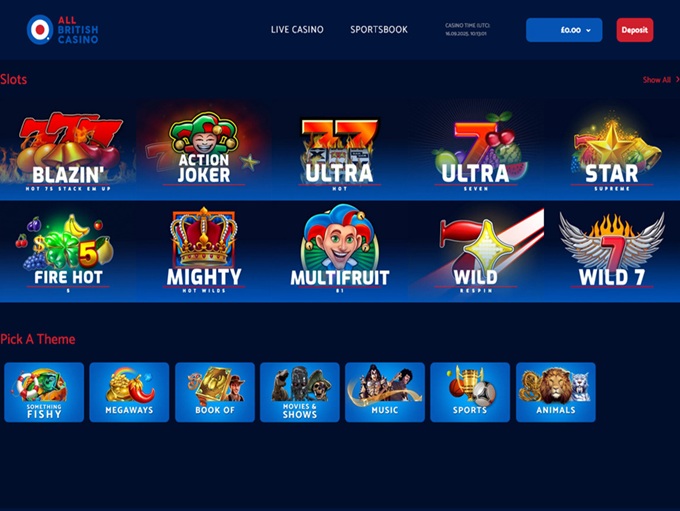
Task: Select the Multifruit 81 slot game
Action: 338,252
